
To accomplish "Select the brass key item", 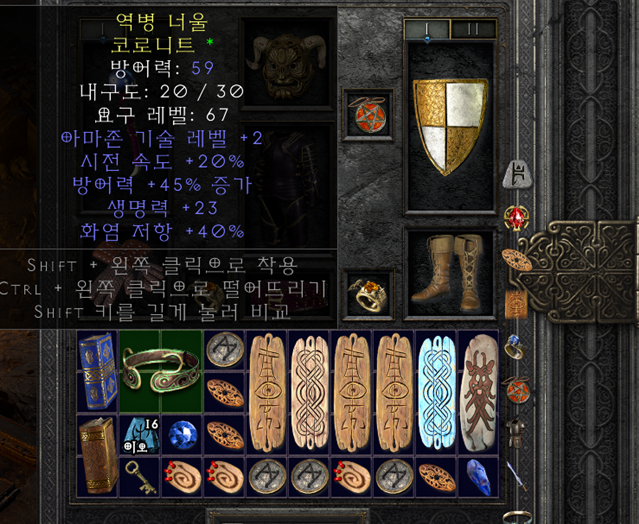I will point(140,476).
